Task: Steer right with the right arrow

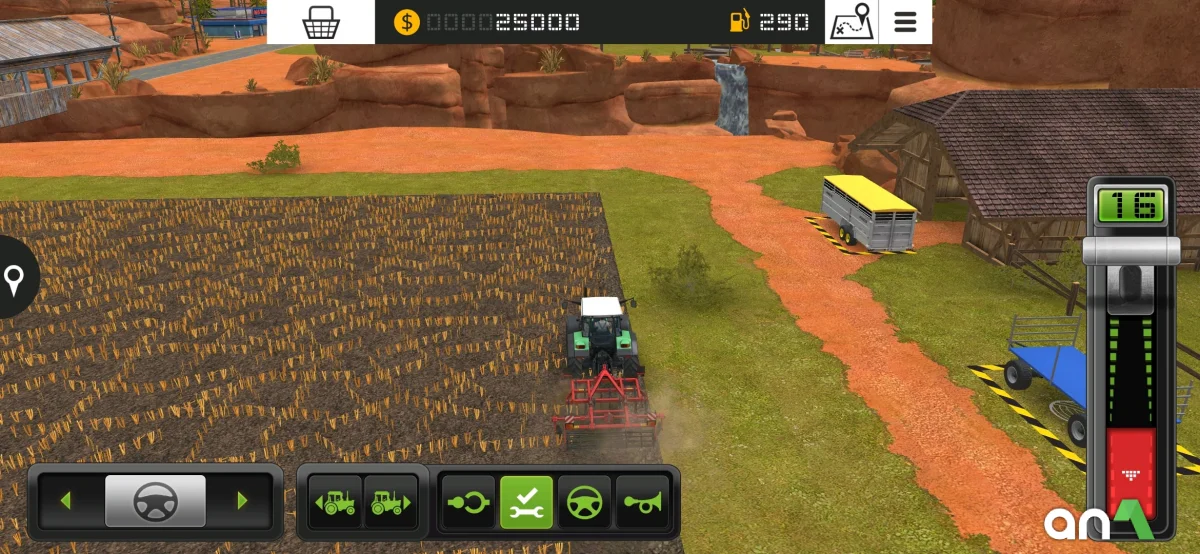Action: [x=242, y=501]
